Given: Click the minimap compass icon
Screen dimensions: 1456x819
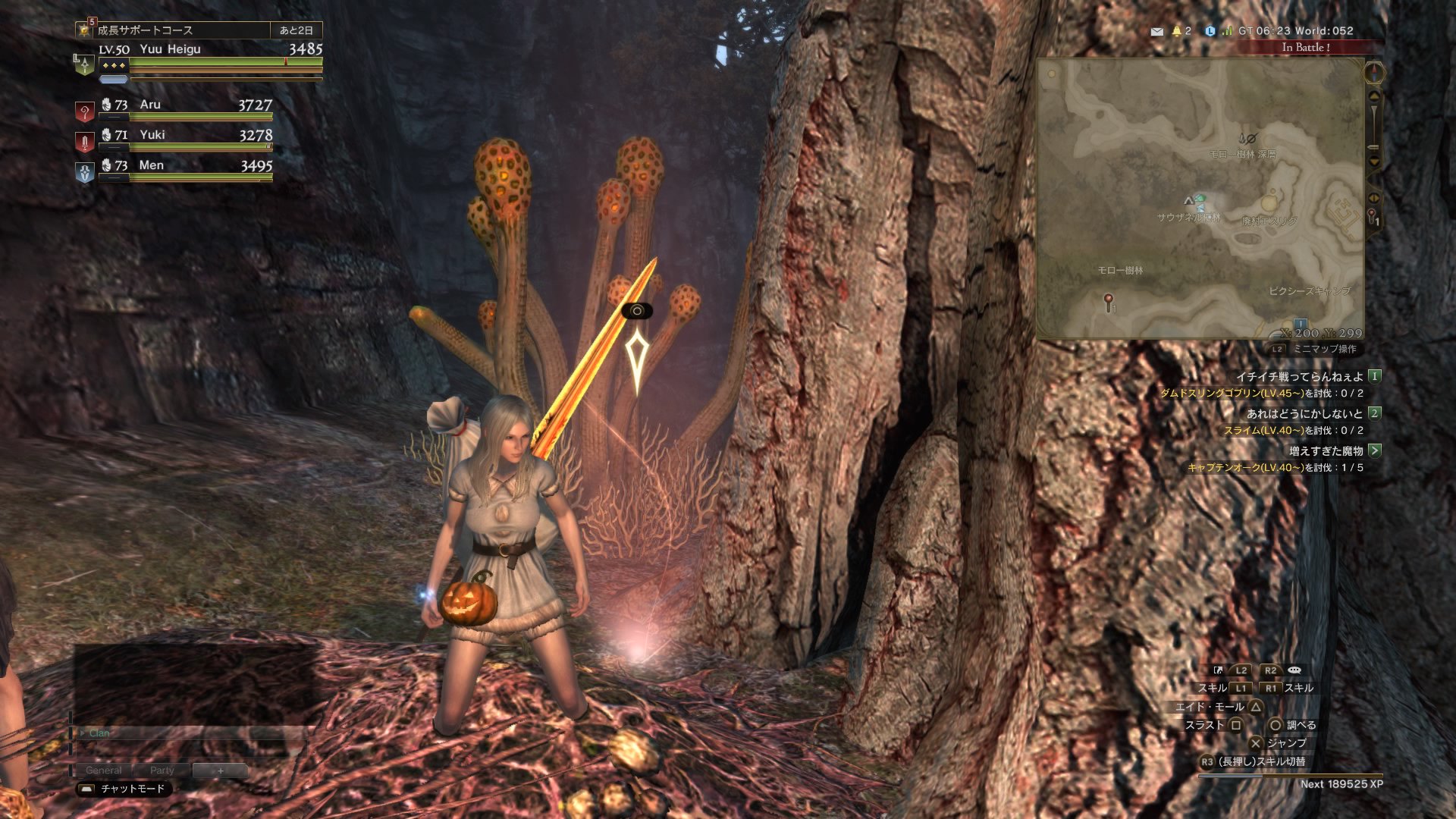Looking at the screenshot, I should [1374, 73].
